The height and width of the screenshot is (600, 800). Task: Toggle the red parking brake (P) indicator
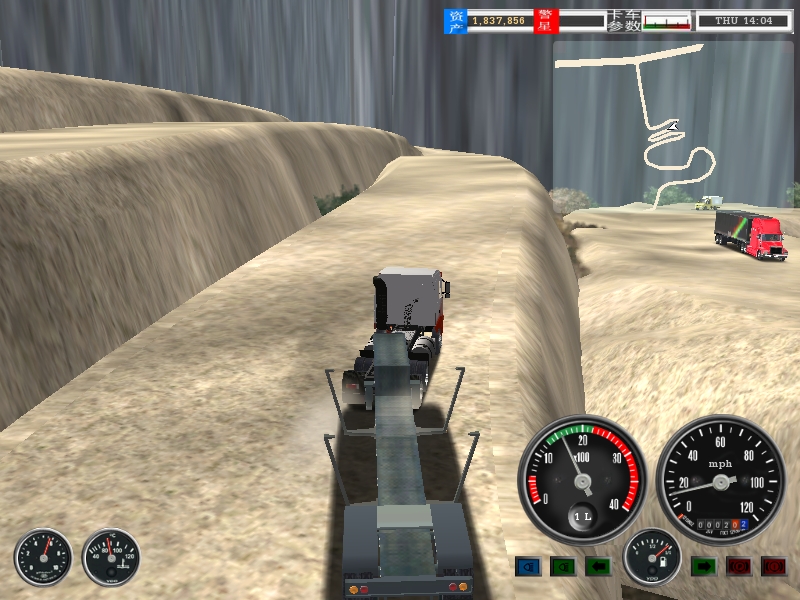click(739, 567)
